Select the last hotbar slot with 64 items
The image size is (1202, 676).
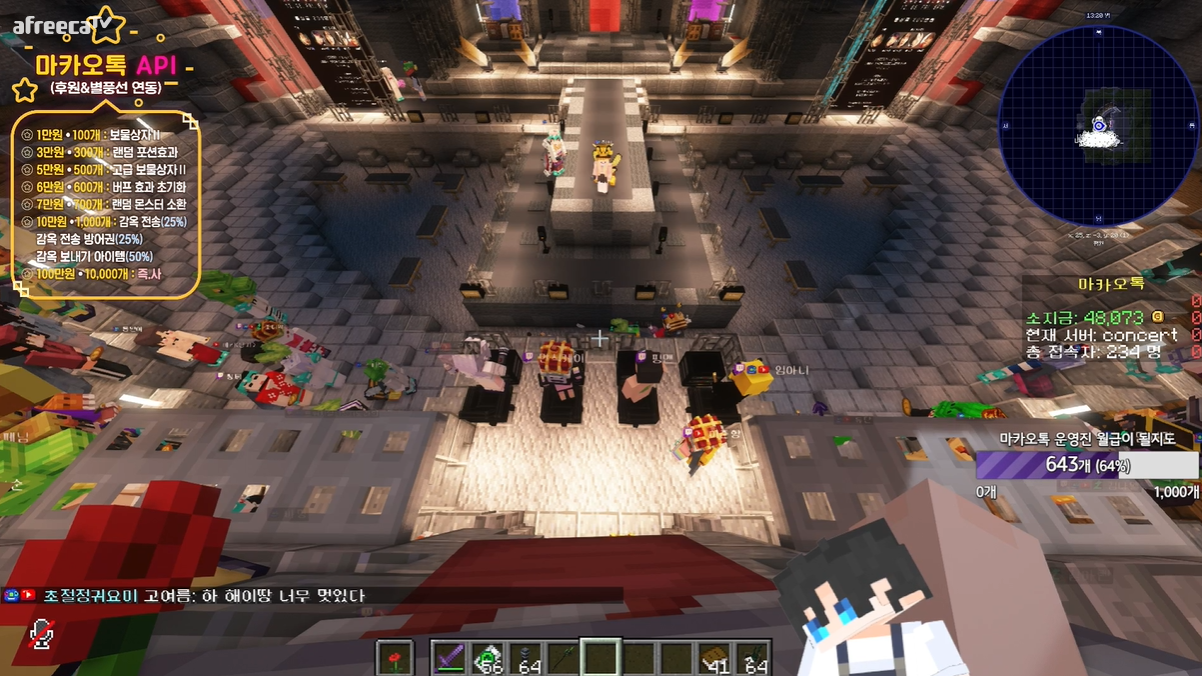click(x=752, y=658)
